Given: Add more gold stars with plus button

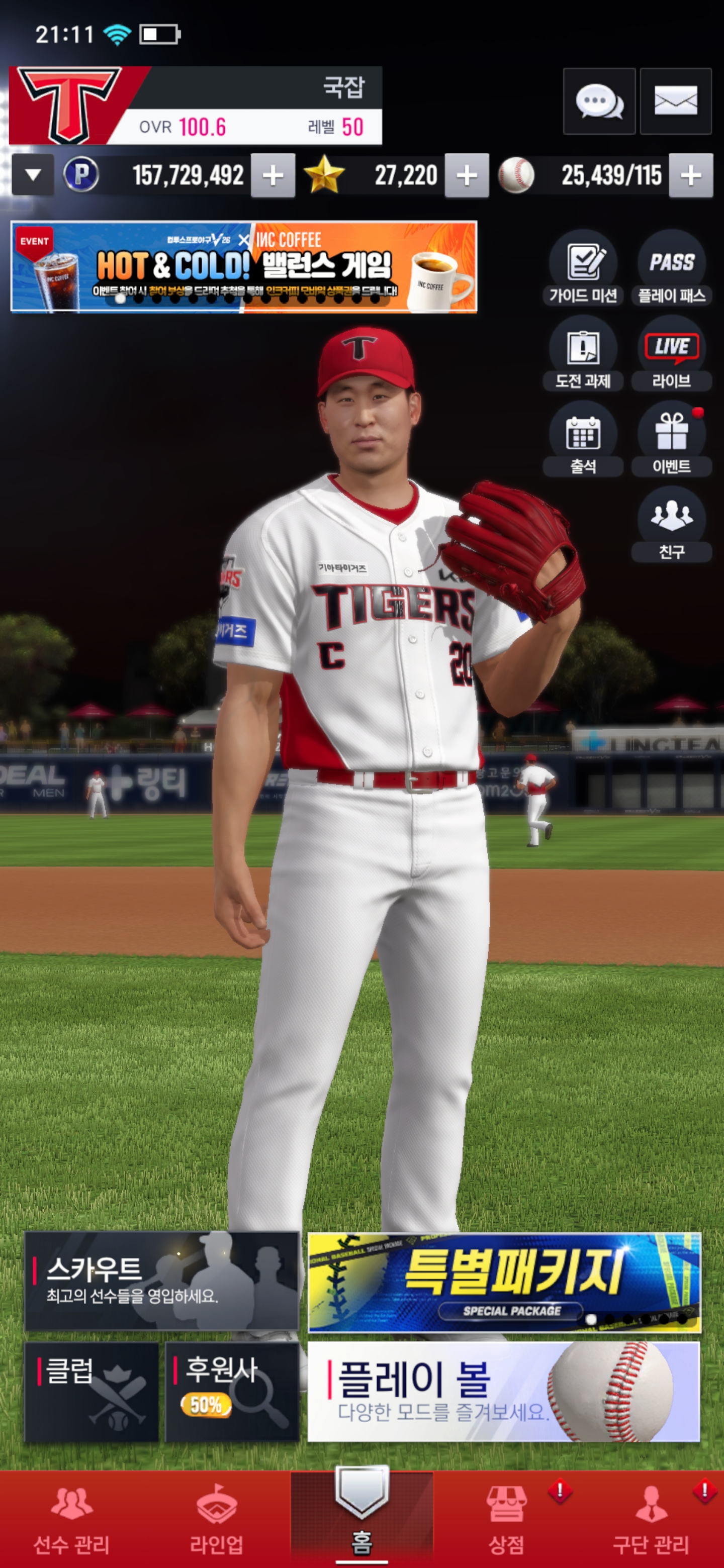Looking at the screenshot, I should coord(467,176).
